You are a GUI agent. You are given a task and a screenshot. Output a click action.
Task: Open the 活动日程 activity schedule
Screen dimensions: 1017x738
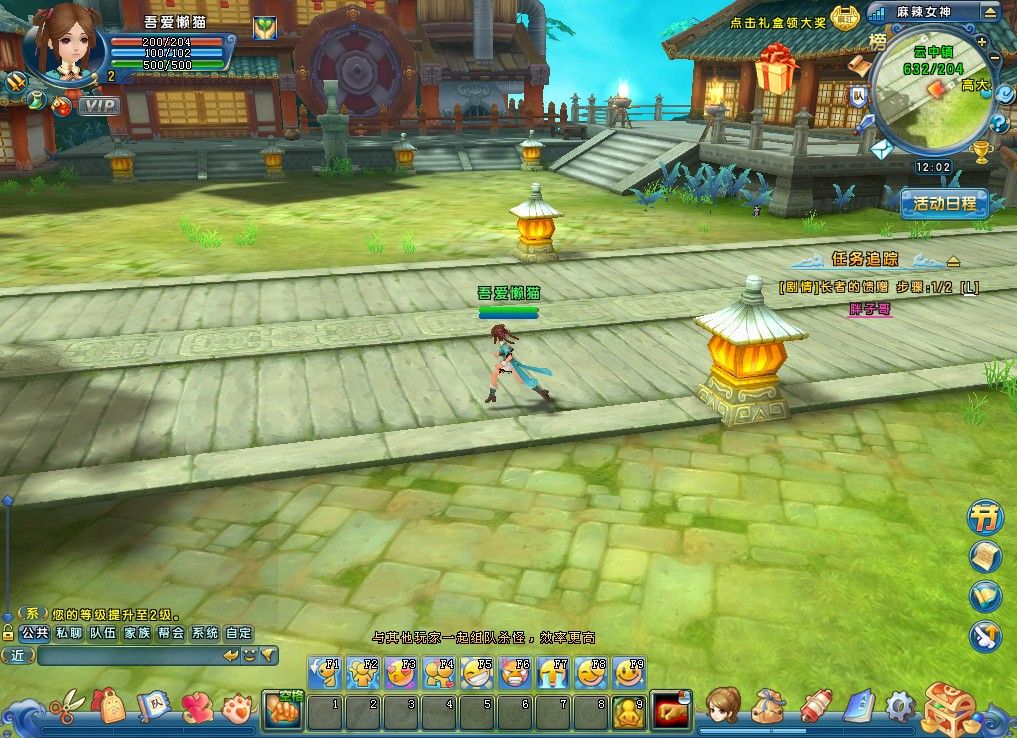944,204
